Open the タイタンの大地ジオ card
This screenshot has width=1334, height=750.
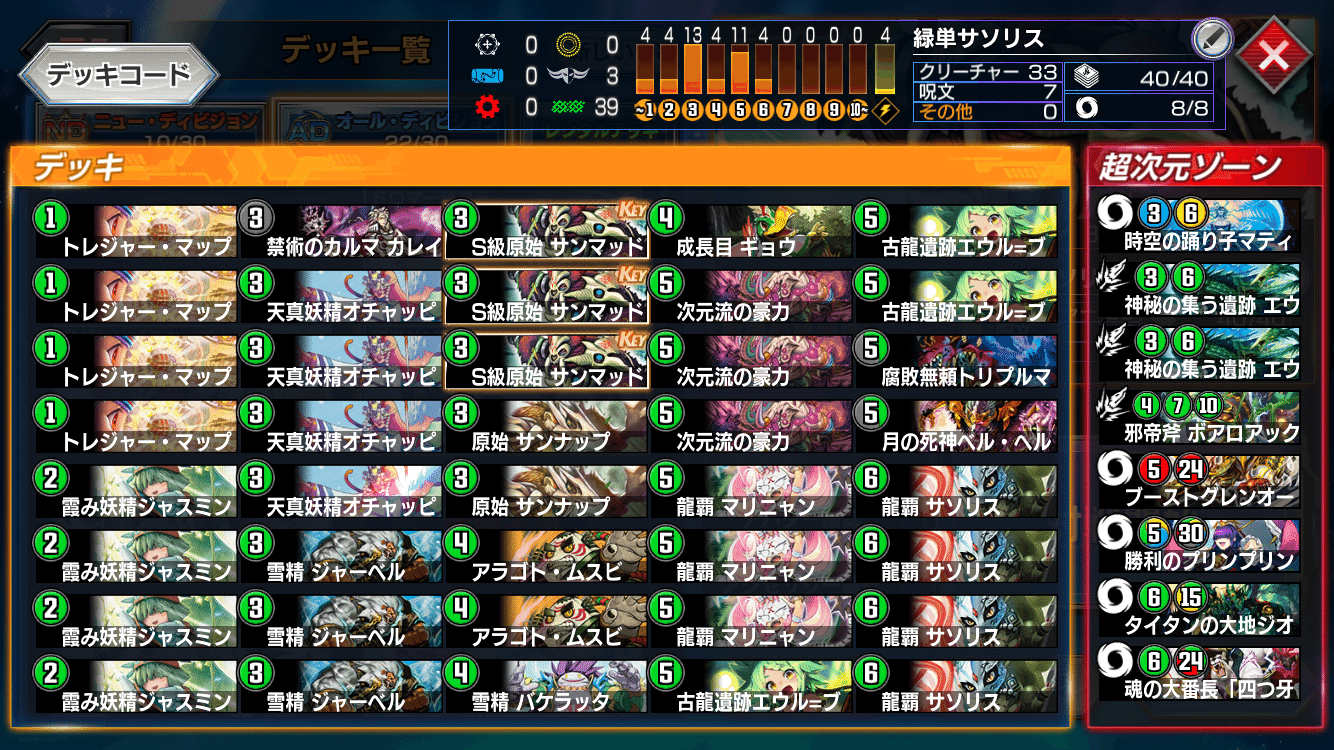tap(1198, 611)
